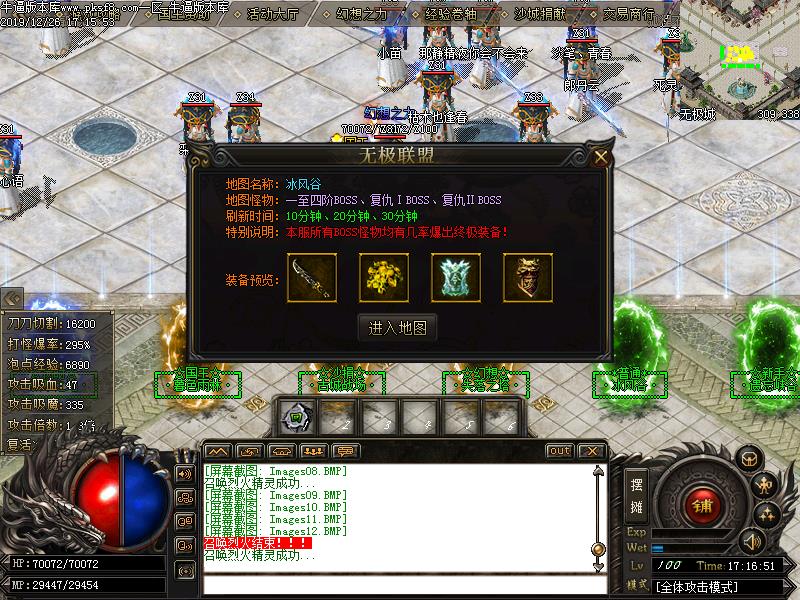800x600 pixels.
Task: Select the dark blade equipment preview
Action: point(312,278)
